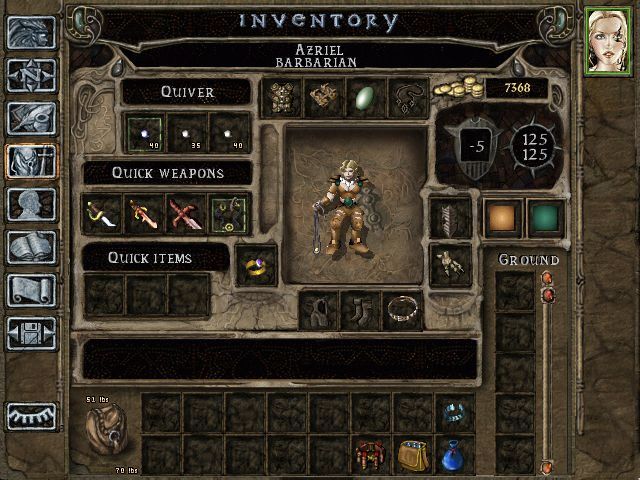
Task: Open the character record silhouette button
Action: (31, 204)
